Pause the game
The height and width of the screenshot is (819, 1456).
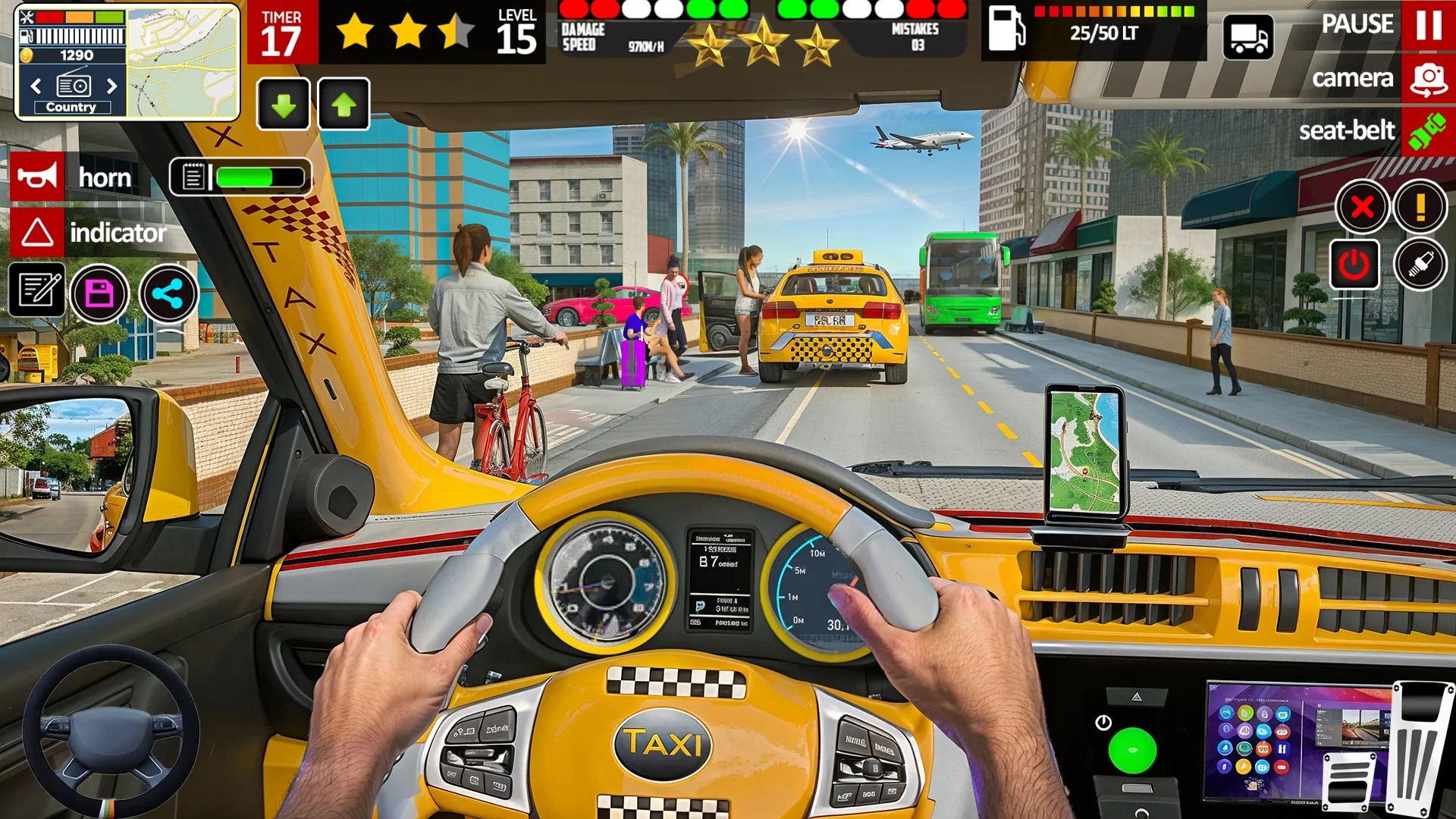(1429, 24)
